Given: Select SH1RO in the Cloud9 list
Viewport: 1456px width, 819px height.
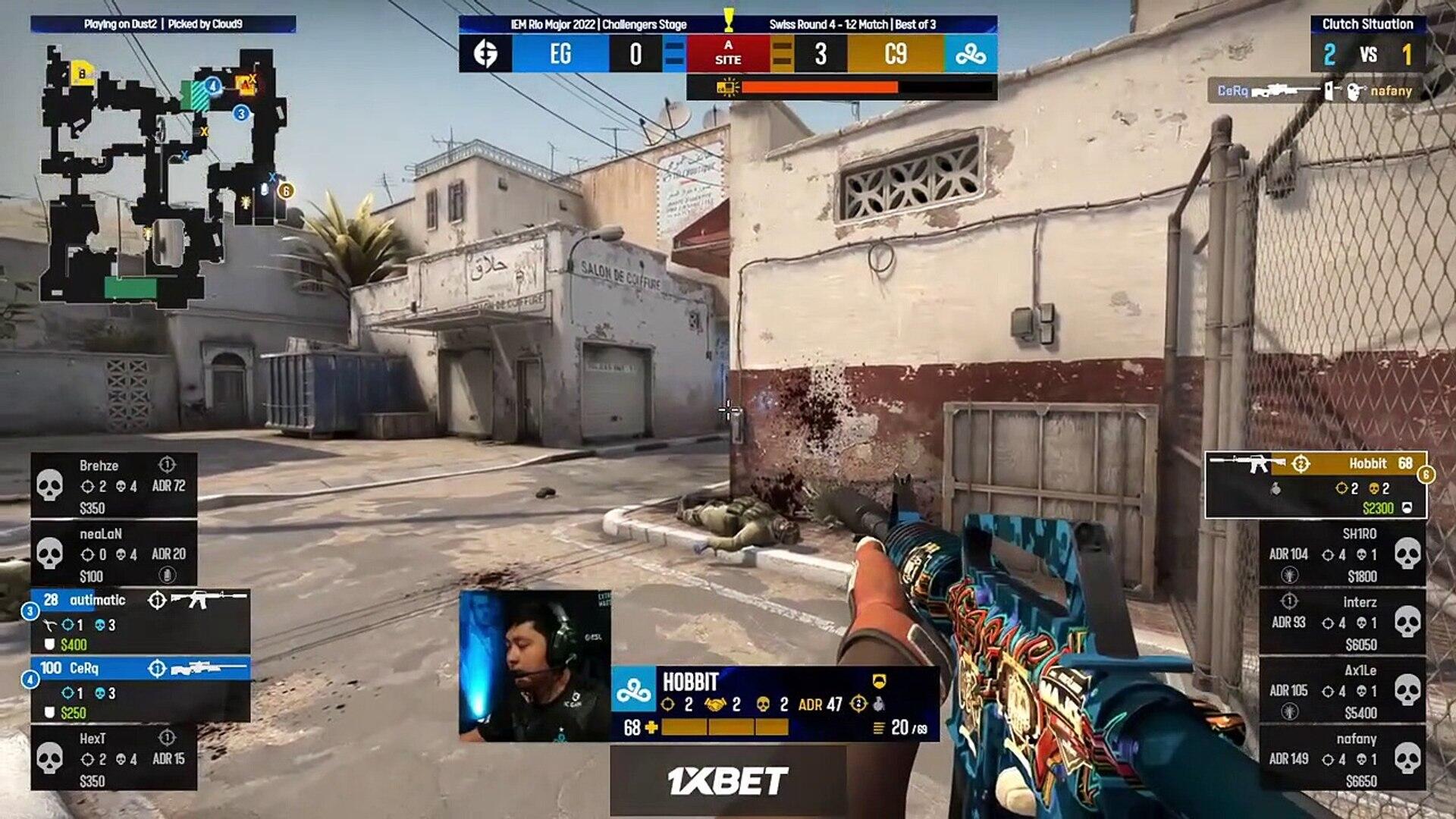Looking at the screenshot, I should point(1342,554).
